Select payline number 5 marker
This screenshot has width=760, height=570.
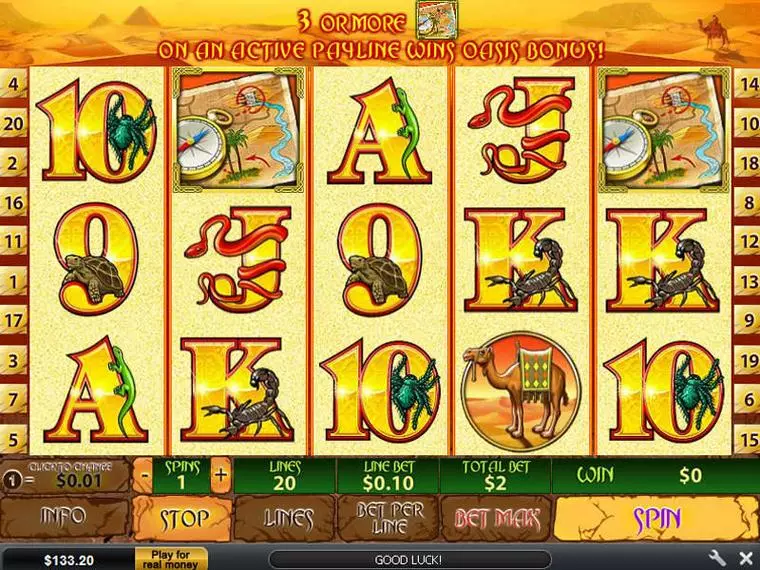(x=14, y=437)
